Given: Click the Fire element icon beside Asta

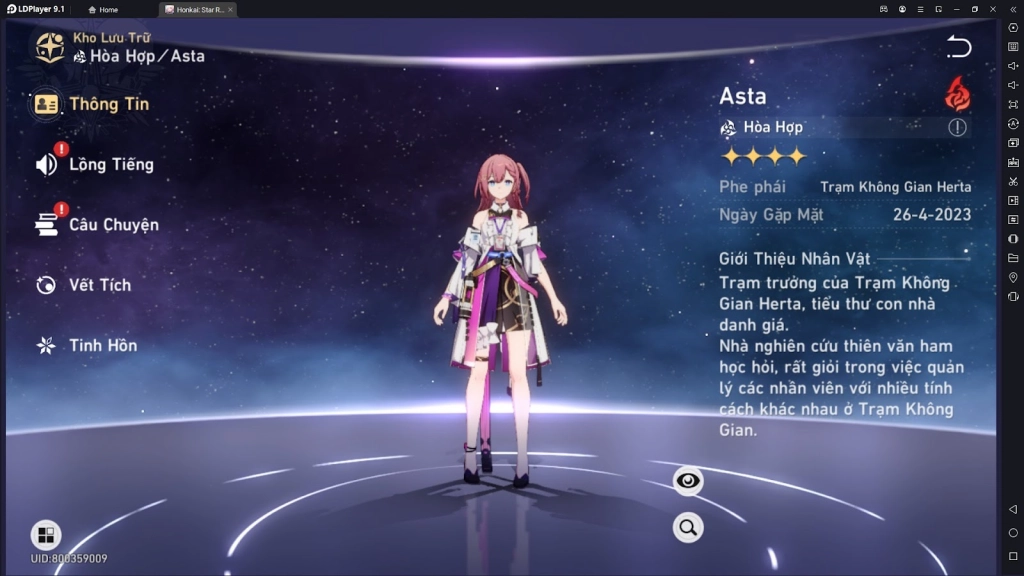Looking at the screenshot, I should (957, 94).
